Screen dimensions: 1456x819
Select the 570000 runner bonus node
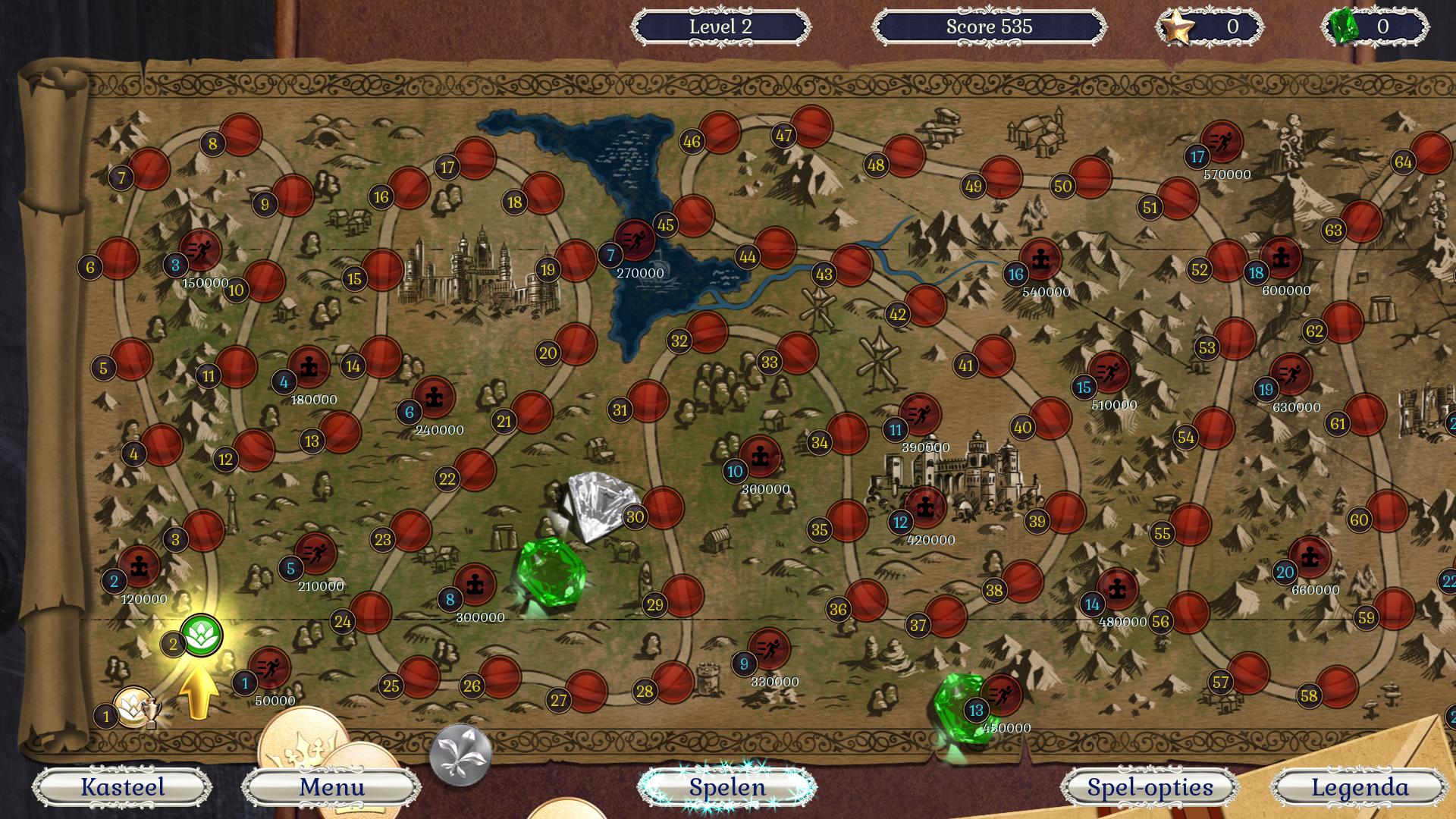[1222, 142]
